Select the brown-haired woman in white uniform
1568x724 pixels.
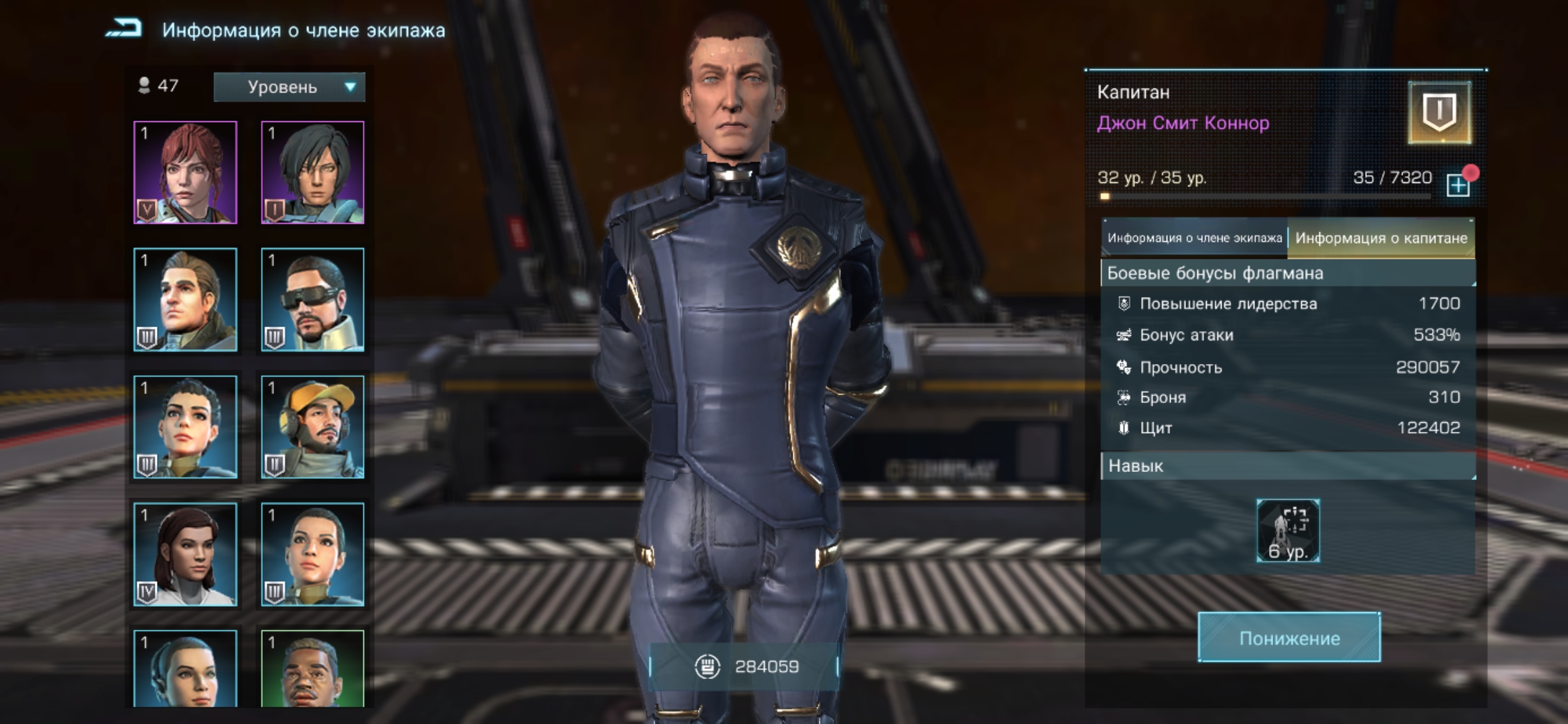186,554
